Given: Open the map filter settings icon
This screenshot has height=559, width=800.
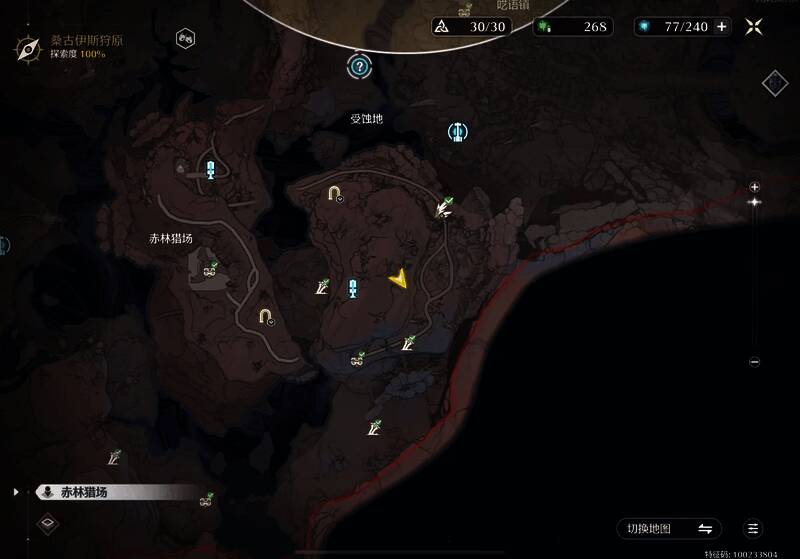Looking at the screenshot, I should tap(753, 528).
